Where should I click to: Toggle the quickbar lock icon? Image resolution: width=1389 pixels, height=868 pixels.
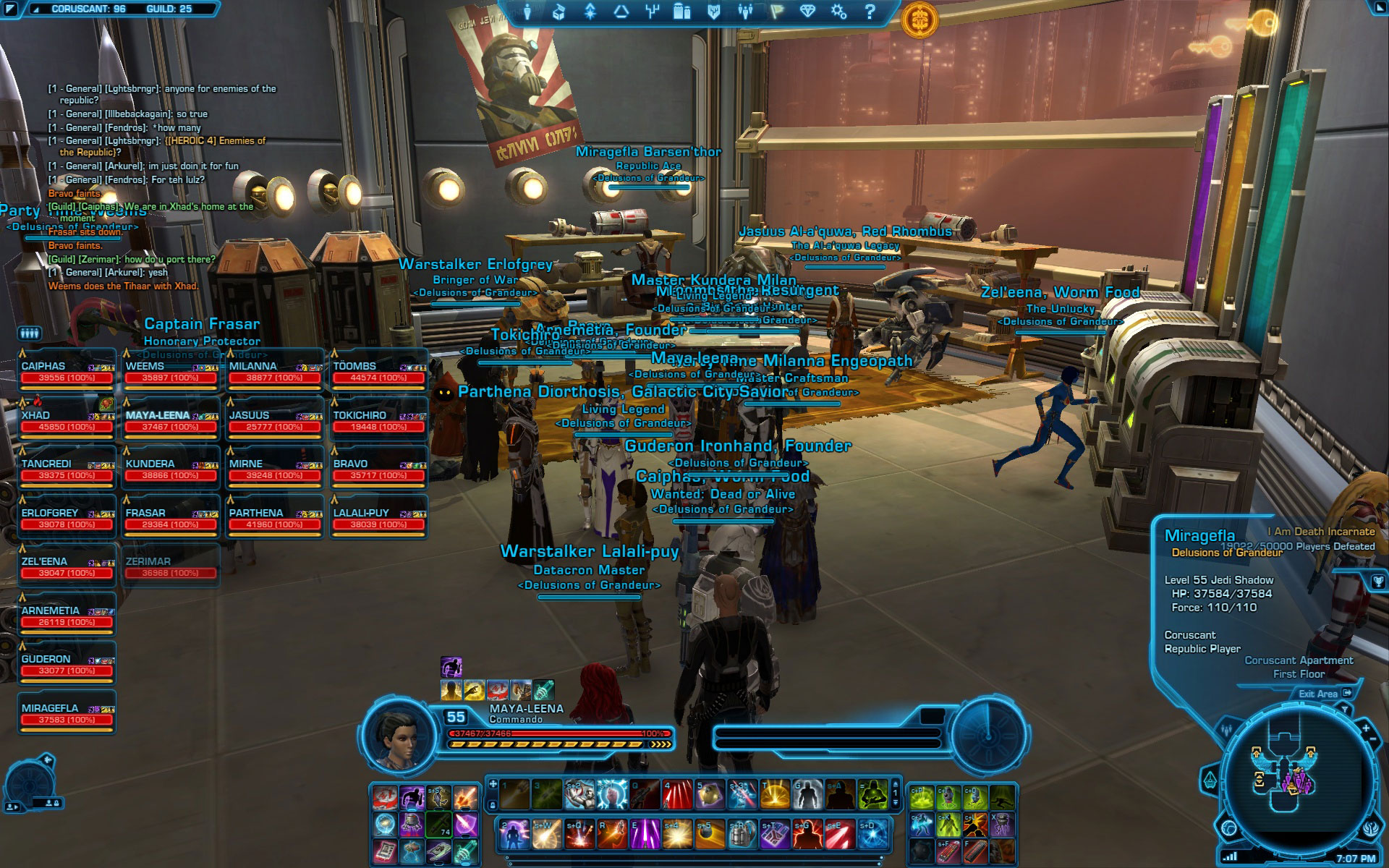pyautogui.click(x=493, y=804)
